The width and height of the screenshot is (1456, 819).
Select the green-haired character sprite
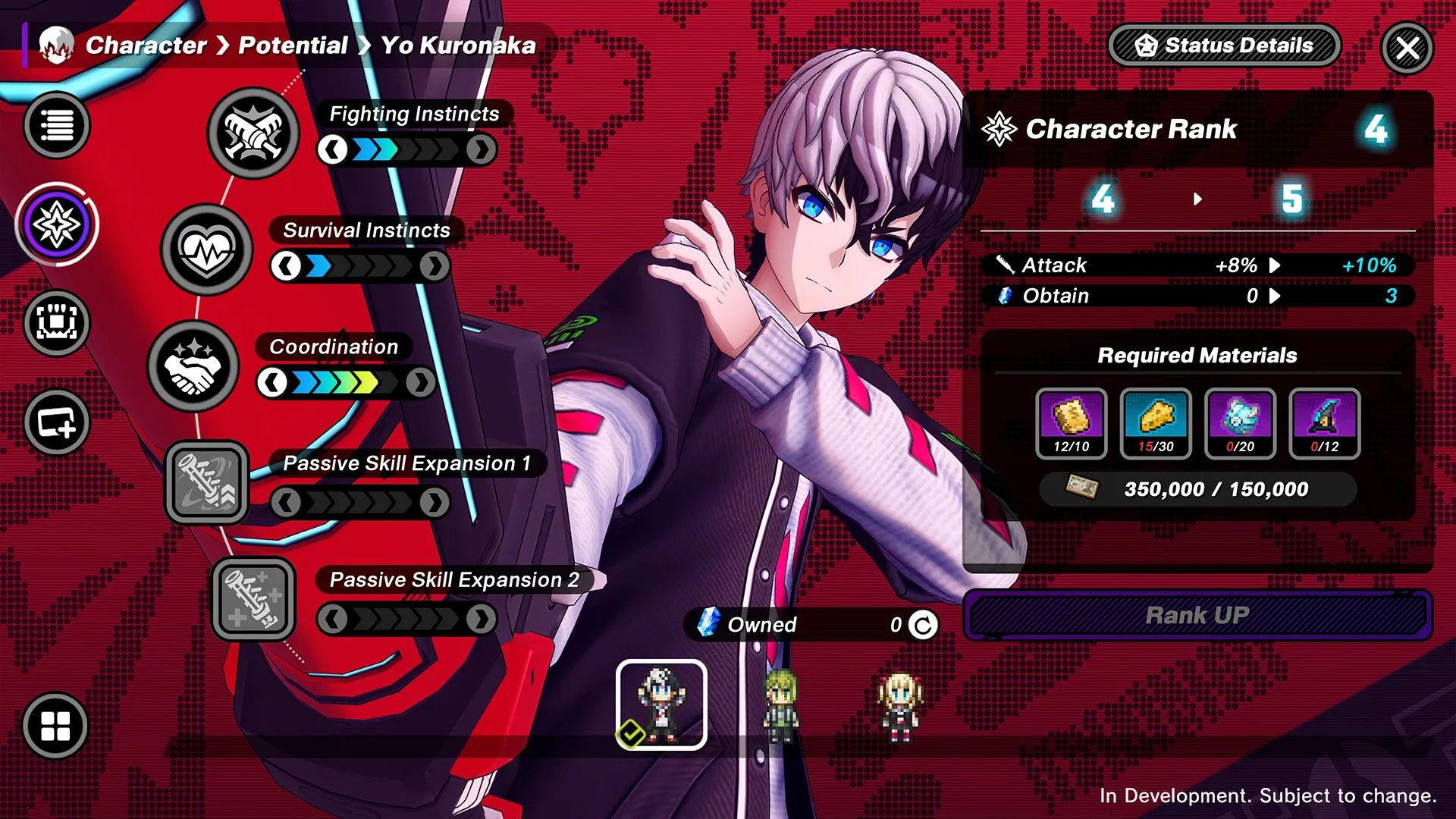(780, 705)
